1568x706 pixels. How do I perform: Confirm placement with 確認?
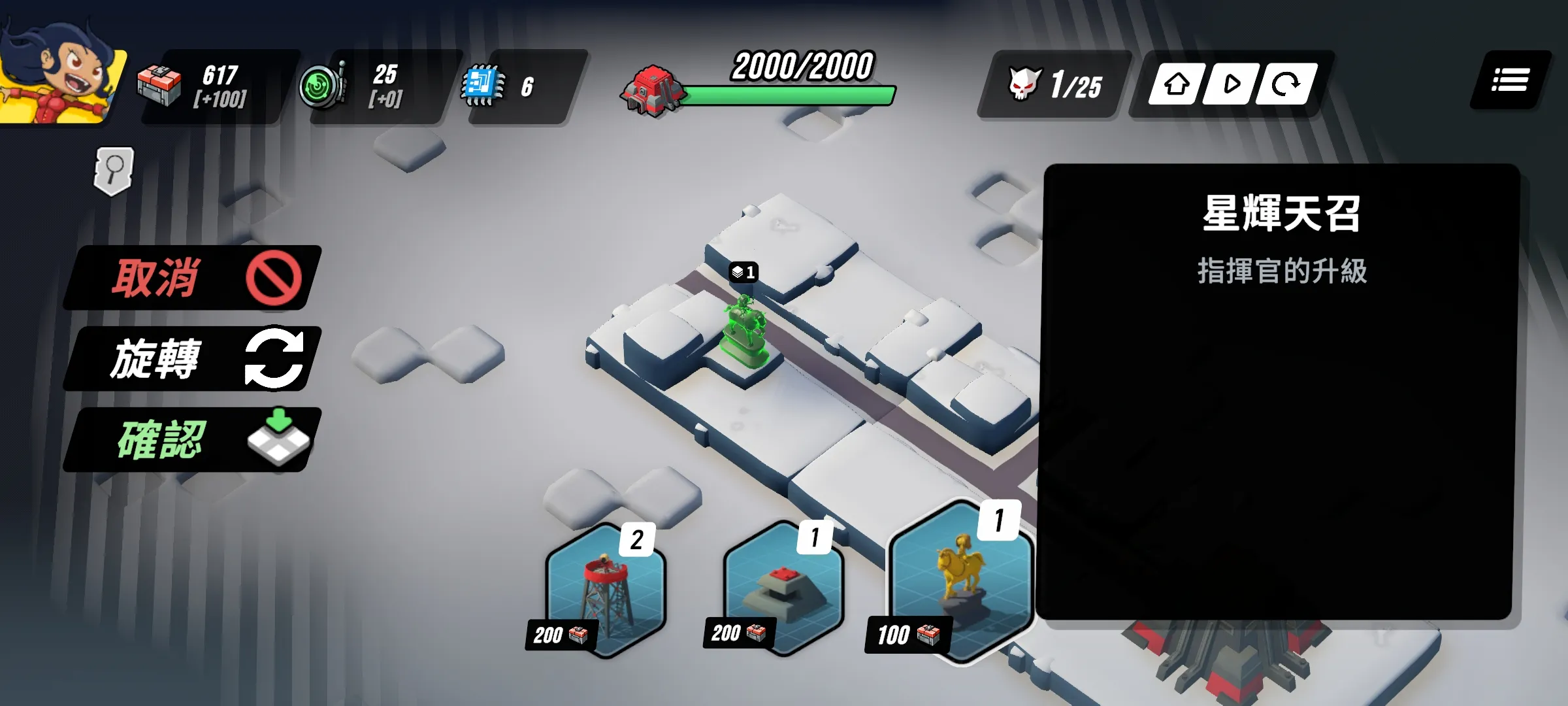click(193, 440)
